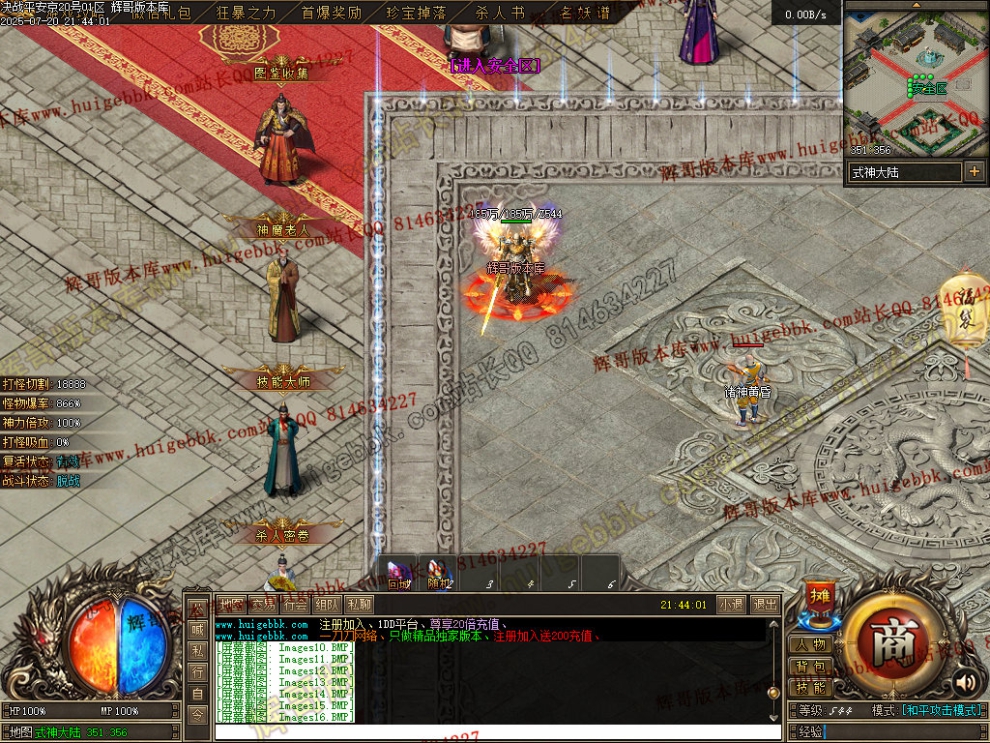Screen dimensions: 990x743
Task: Switch to the 行会 guild chat tab
Action: (x=295, y=604)
